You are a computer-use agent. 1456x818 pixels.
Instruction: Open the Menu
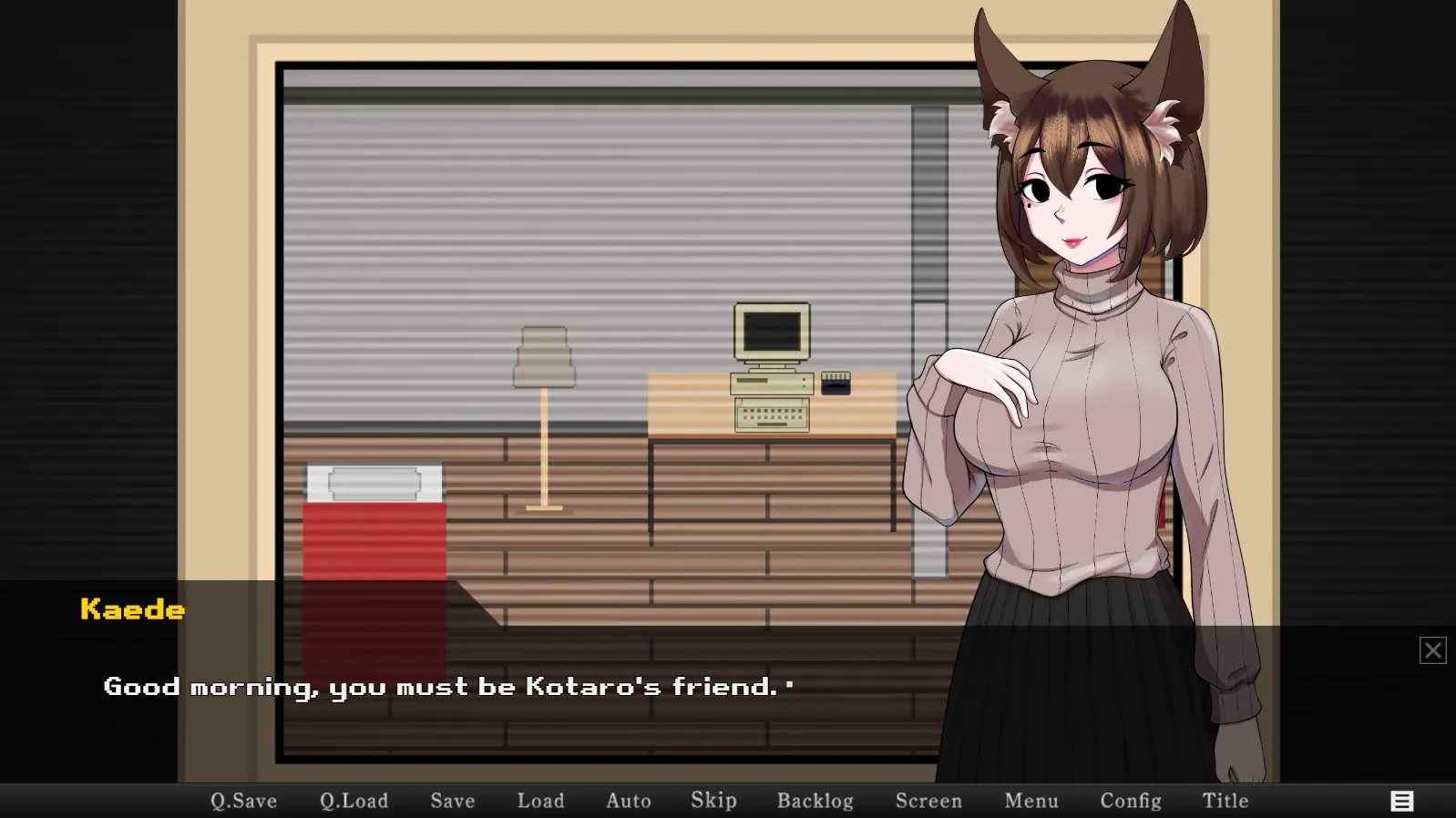(1031, 801)
